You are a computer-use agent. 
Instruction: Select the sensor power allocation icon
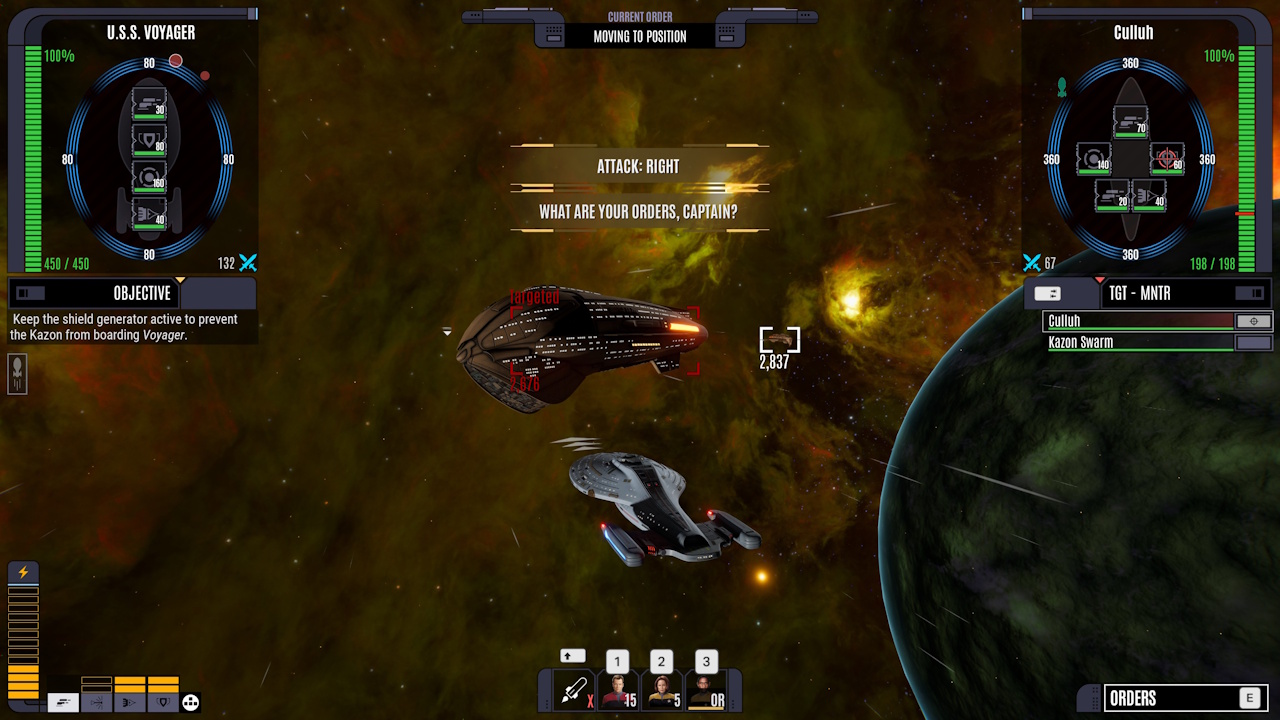click(x=97, y=702)
